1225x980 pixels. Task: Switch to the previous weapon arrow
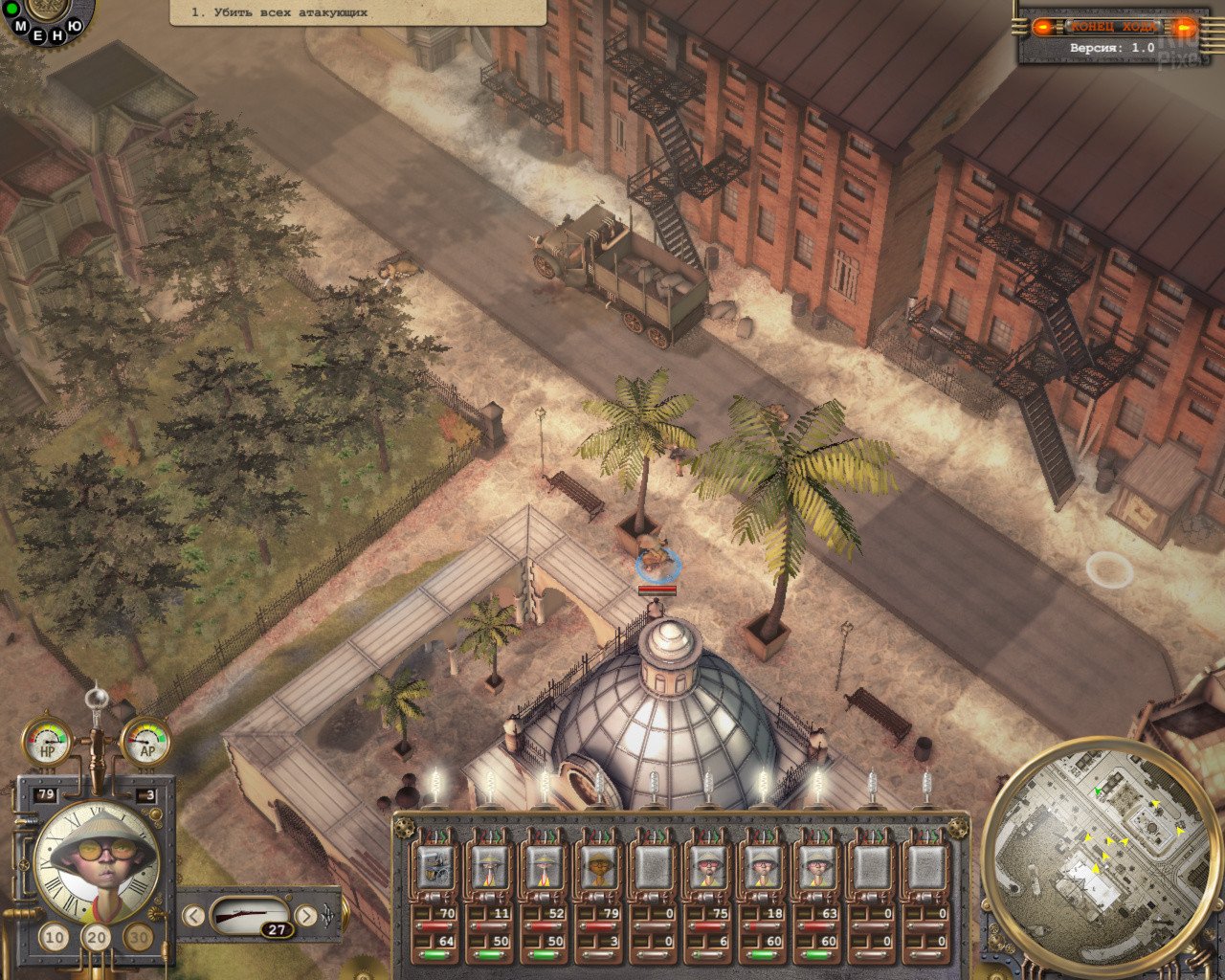(193, 916)
